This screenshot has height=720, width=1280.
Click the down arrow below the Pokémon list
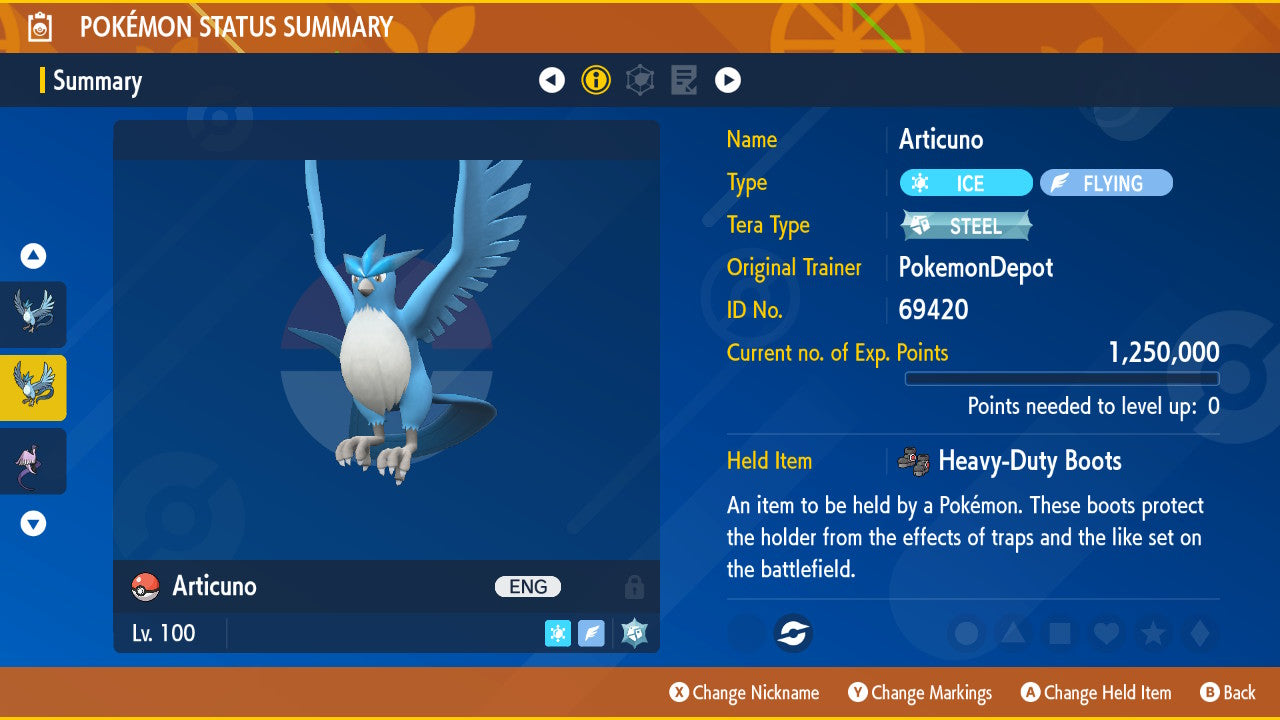coord(33,523)
